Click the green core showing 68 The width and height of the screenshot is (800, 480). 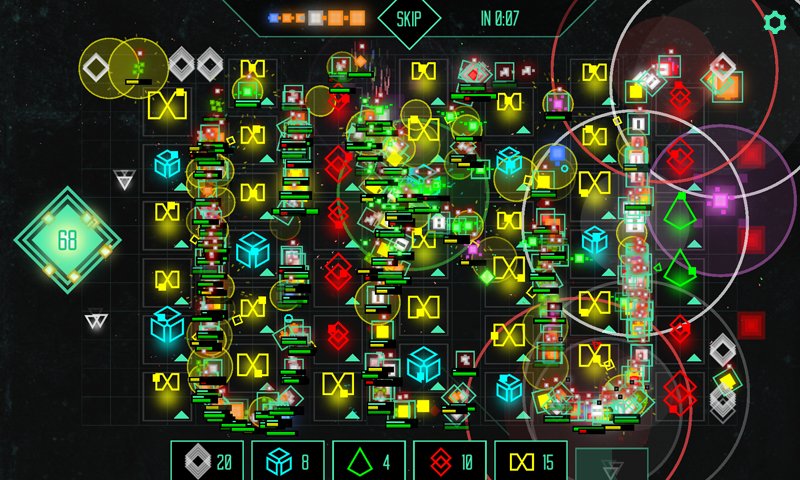click(x=67, y=240)
